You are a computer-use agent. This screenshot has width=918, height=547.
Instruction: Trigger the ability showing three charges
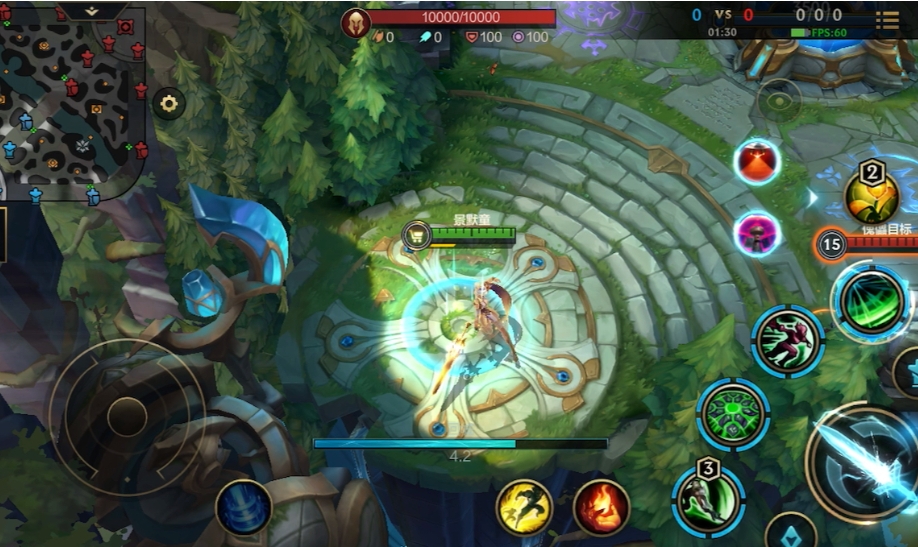point(709,498)
